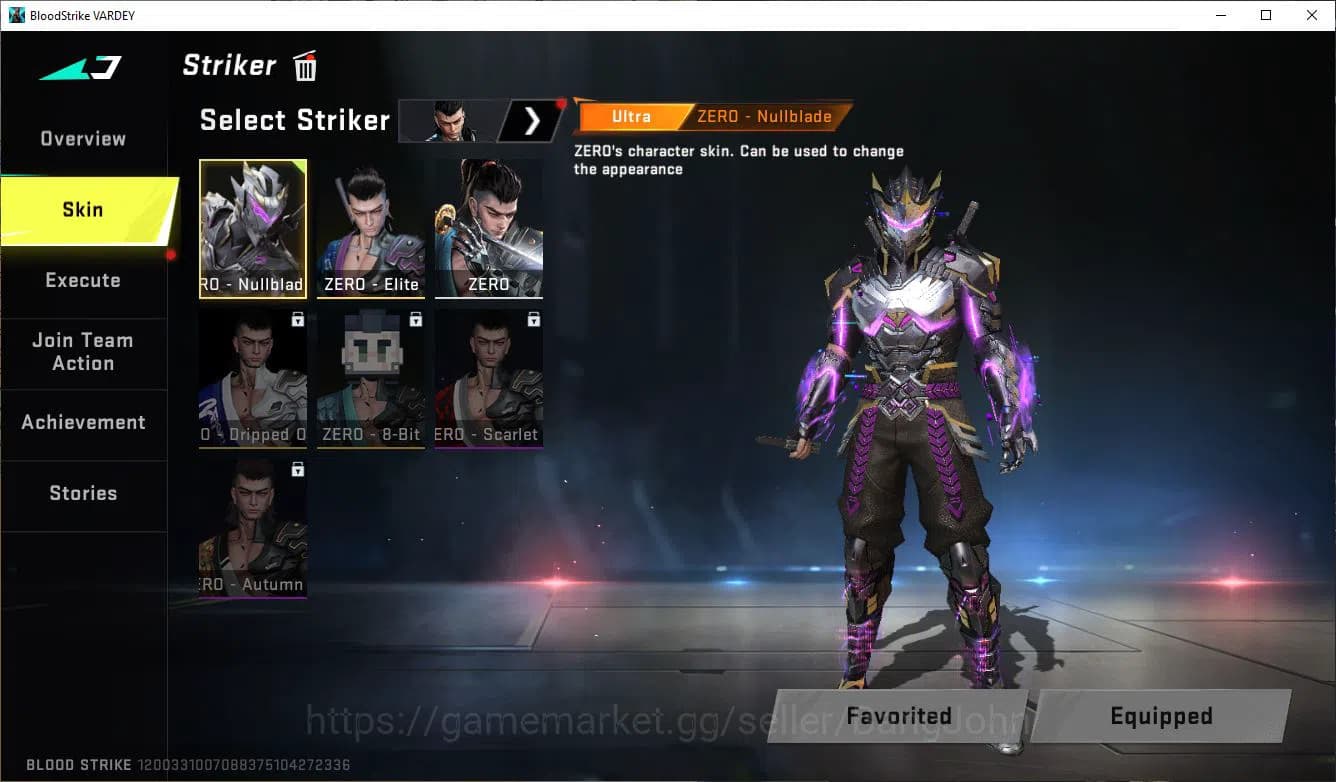Toggle Favorited for the Nullblade skin
Image resolution: width=1336 pixels, height=782 pixels.
(897, 715)
